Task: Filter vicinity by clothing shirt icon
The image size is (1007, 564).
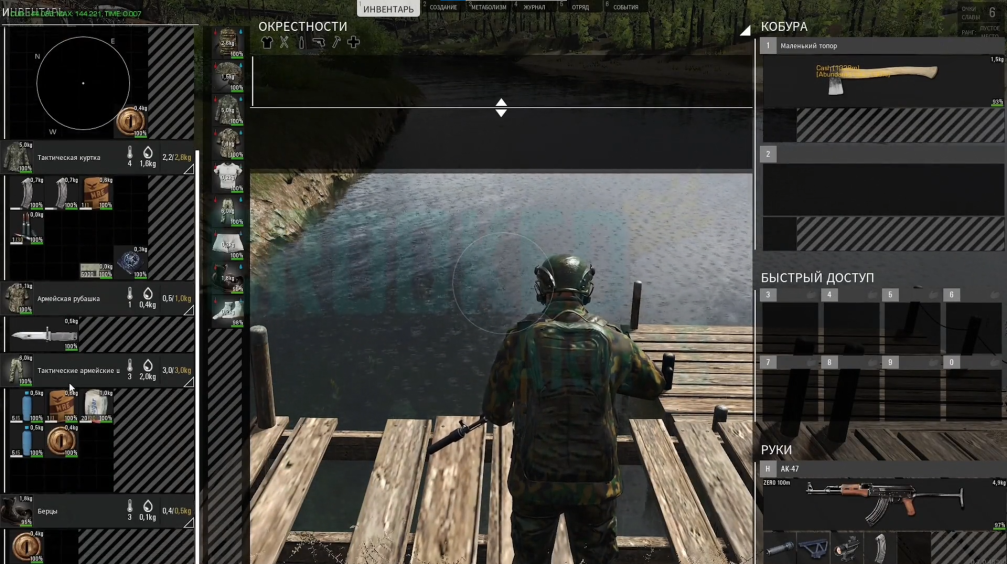Action: [267, 43]
